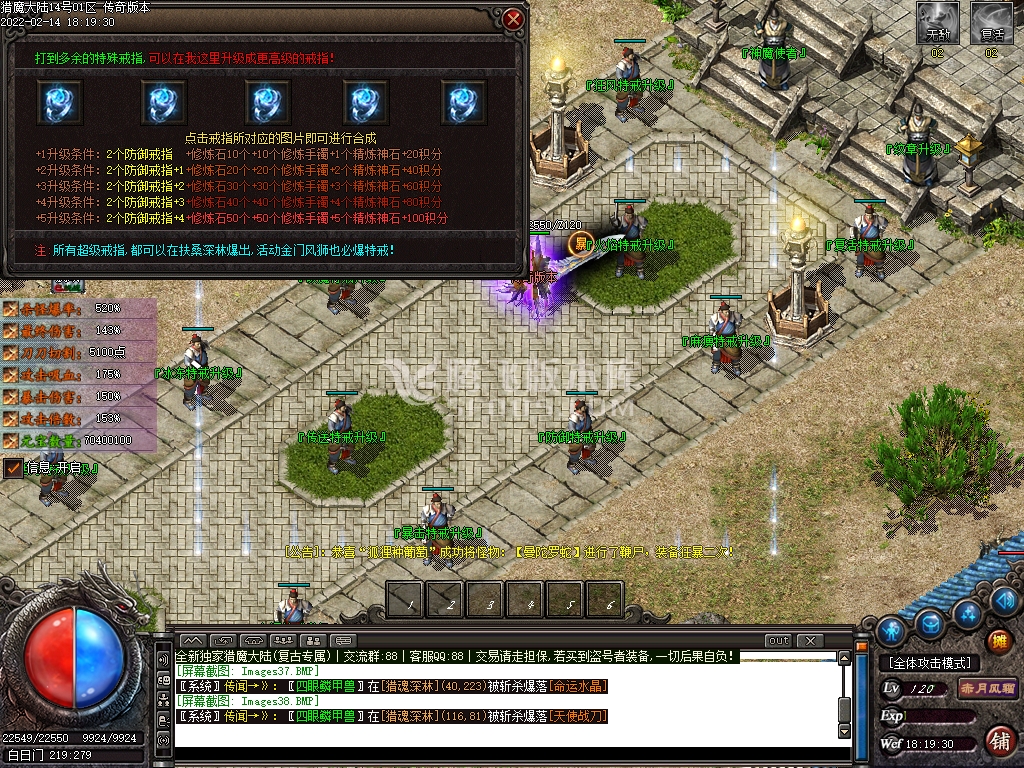Viewport: 1024px width, 768px height.
Task: Open the bag chest icon
Action: pyautogui.click(x=930, y=624)
